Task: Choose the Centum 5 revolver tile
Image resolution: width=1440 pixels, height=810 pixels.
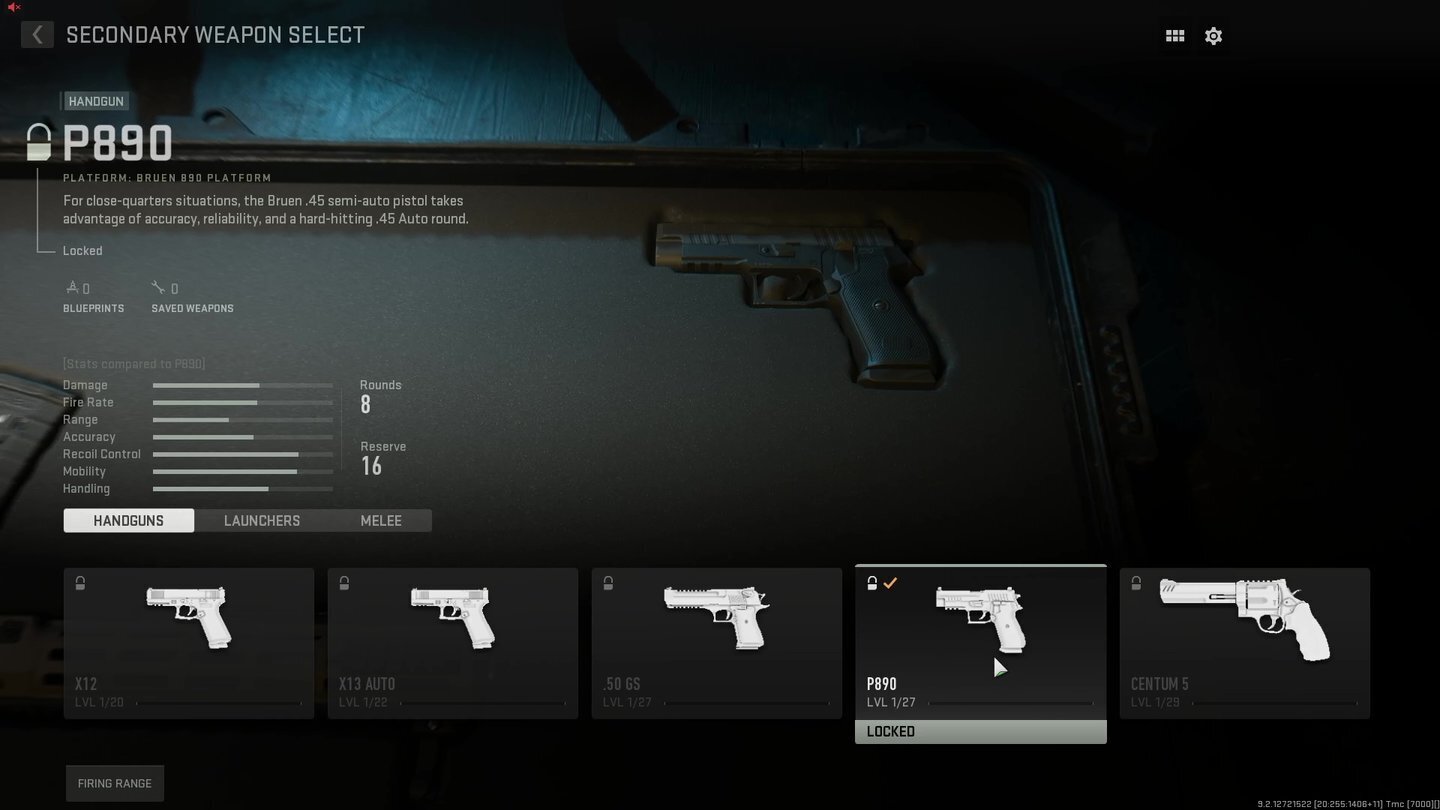Action: (x=1245, y=643)
